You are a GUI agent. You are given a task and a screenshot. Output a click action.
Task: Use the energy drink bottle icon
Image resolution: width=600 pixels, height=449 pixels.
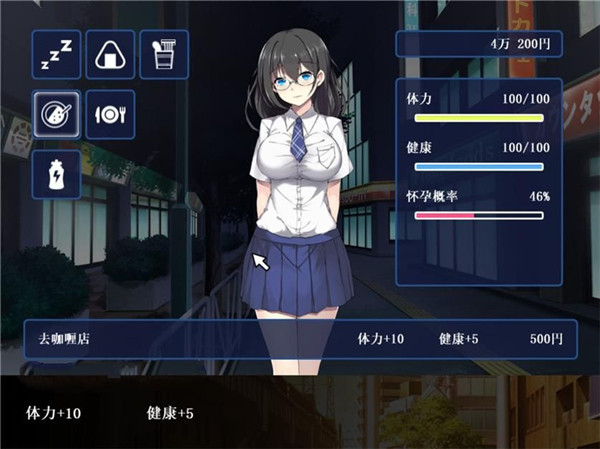pos(56,174)
